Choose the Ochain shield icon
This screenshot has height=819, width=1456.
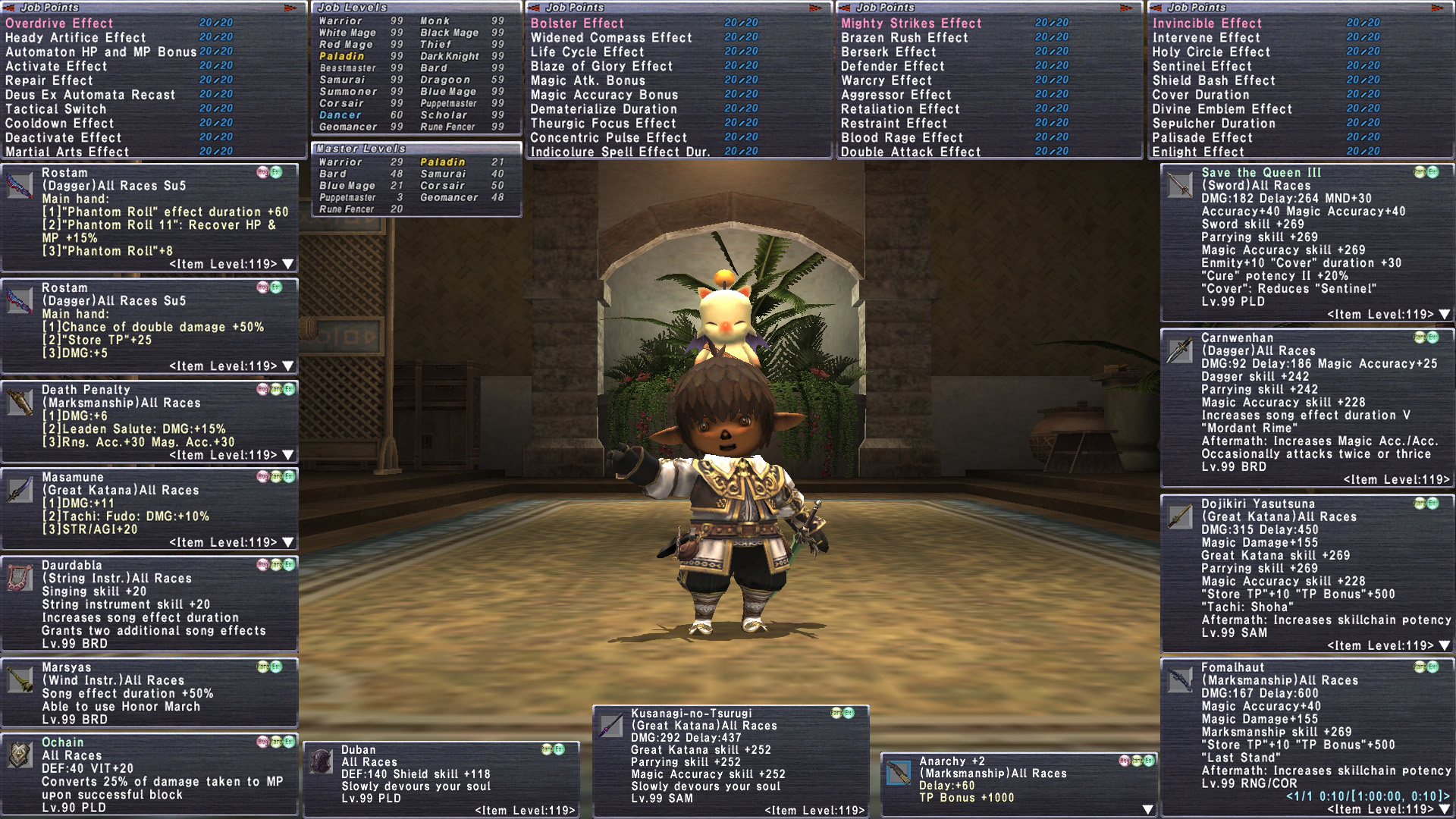20,755
